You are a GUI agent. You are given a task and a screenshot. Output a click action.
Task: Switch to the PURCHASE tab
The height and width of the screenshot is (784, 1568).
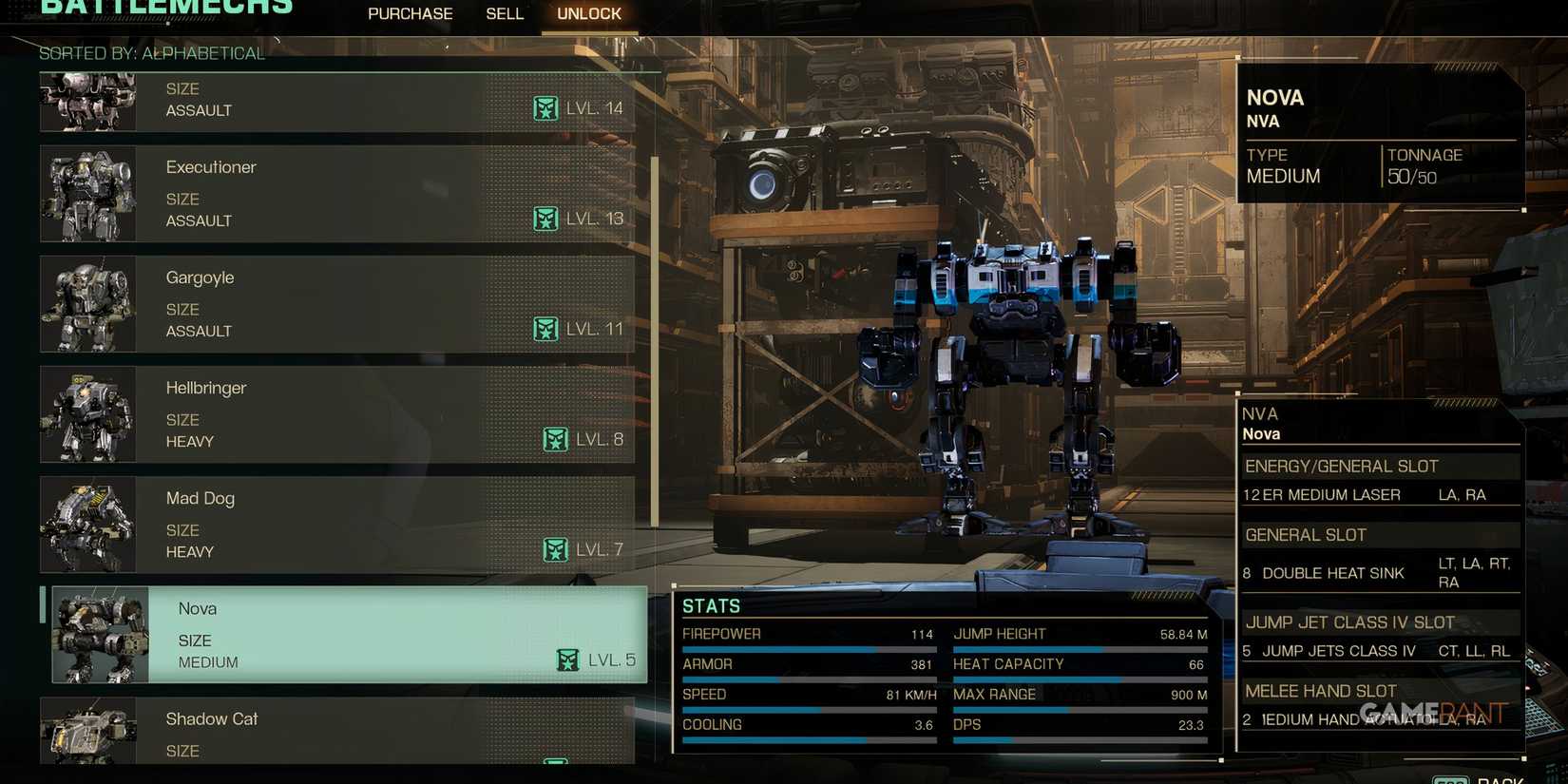[410, 13]
